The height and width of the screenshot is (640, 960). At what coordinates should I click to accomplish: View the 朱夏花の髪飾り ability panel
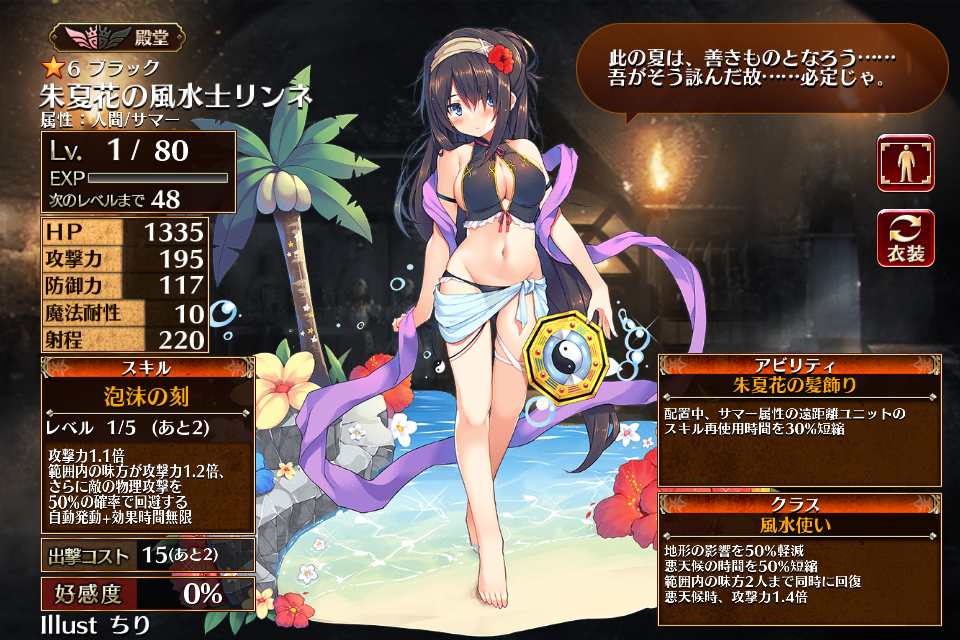[801, 384]
